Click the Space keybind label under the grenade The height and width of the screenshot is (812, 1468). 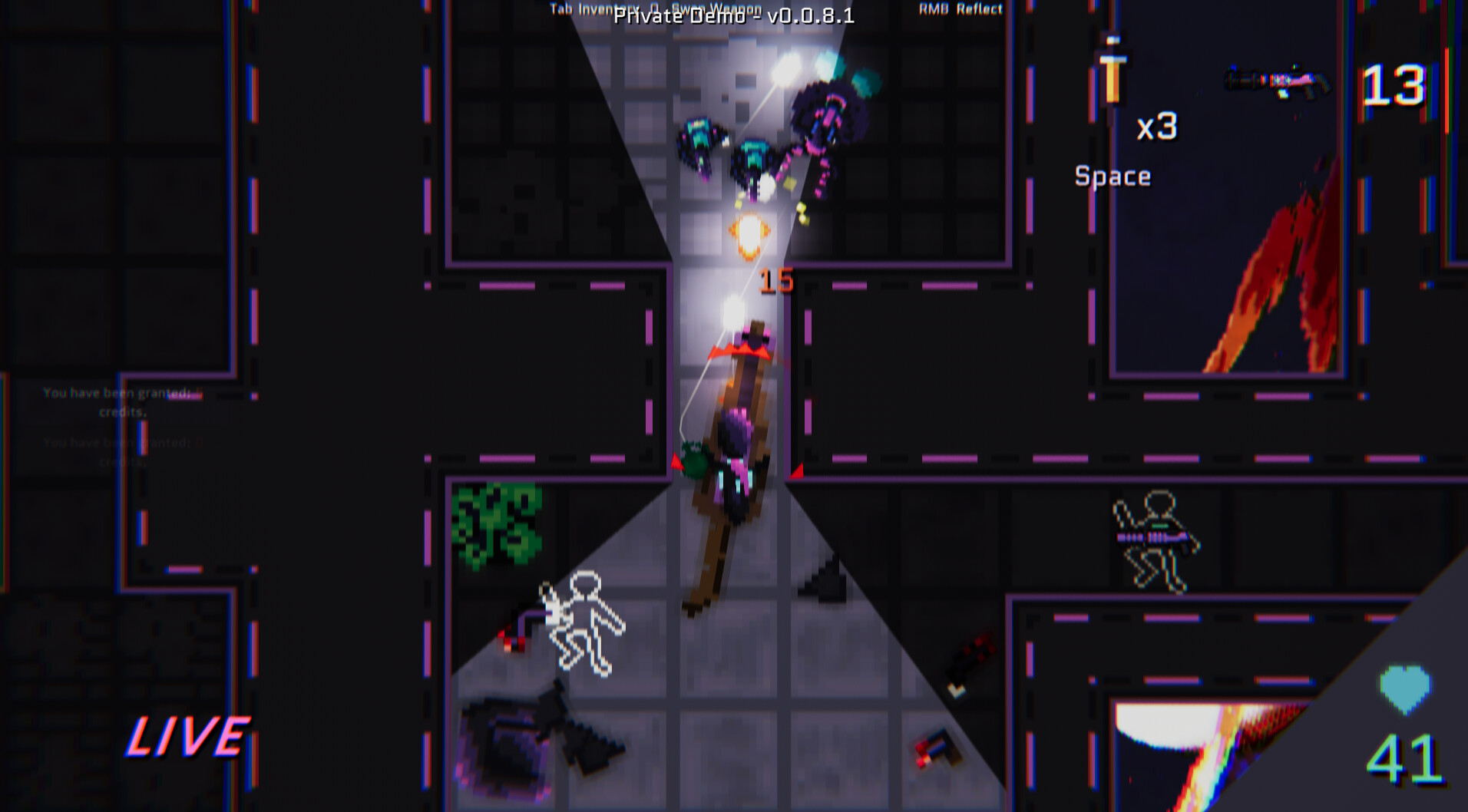point(1112,175)
